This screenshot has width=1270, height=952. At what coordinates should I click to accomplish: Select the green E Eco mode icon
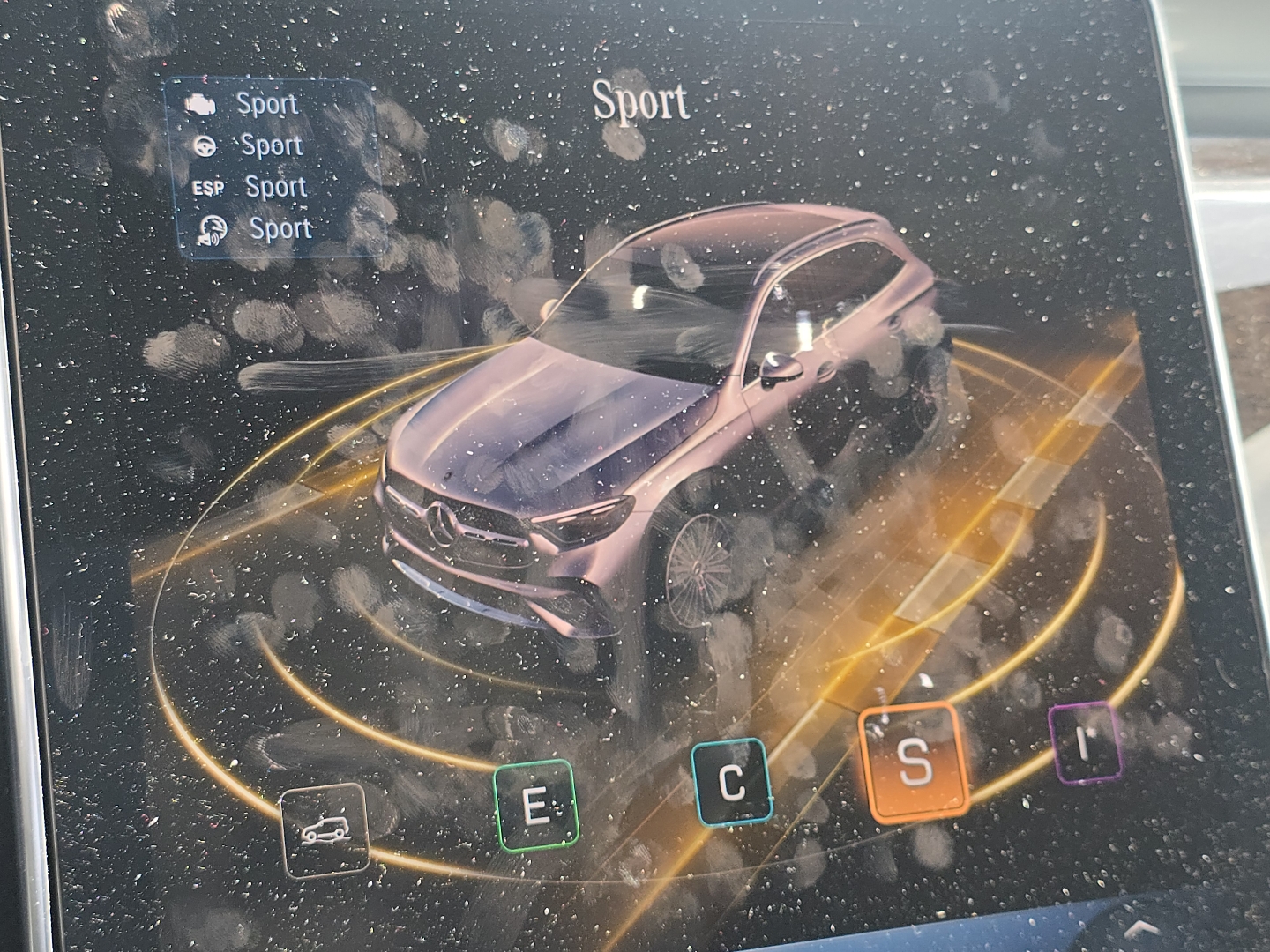535,804
